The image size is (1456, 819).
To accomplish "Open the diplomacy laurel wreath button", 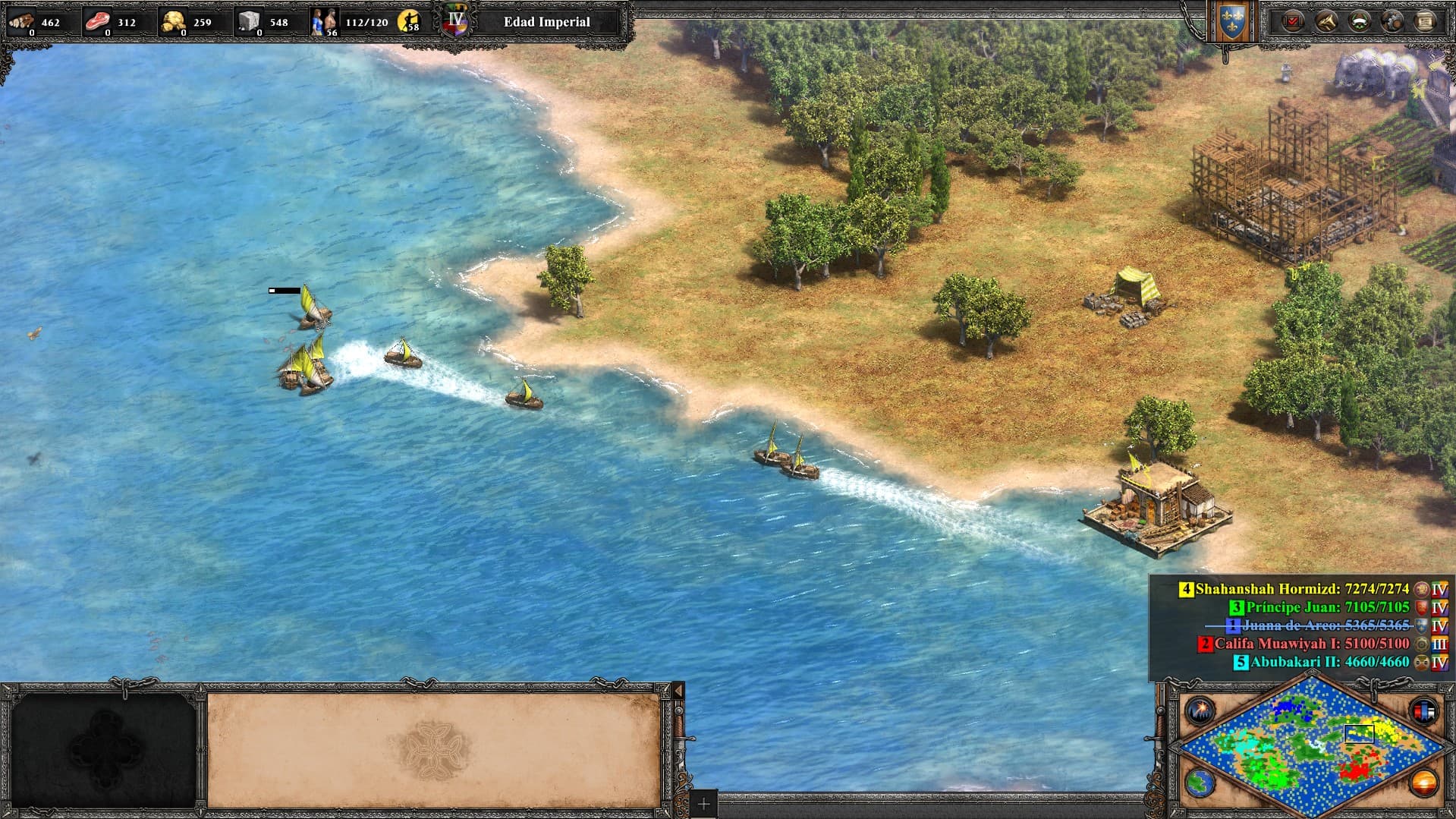I will point(1359,21).
